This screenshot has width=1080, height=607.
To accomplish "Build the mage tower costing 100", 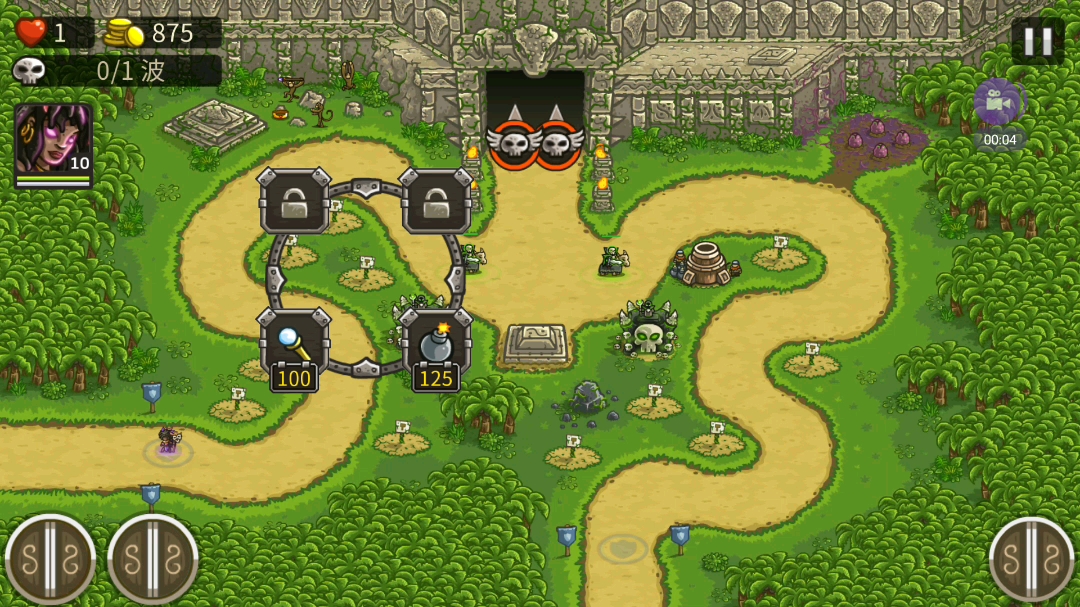I will 294,344.
